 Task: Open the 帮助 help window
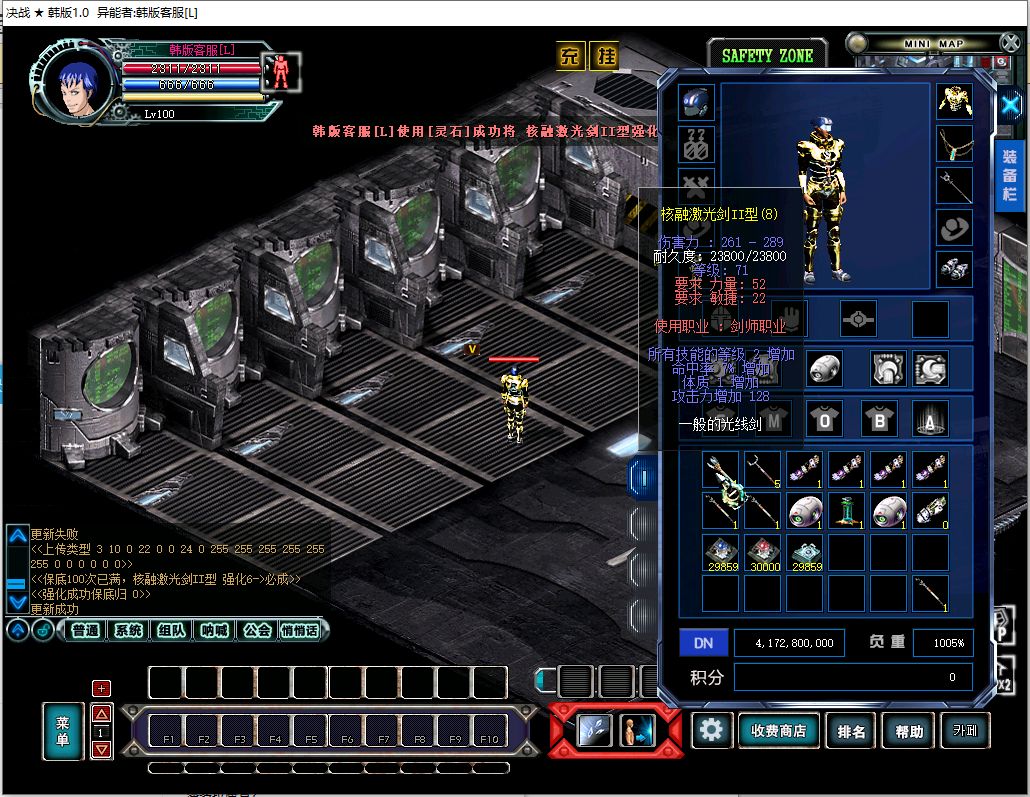909,731
